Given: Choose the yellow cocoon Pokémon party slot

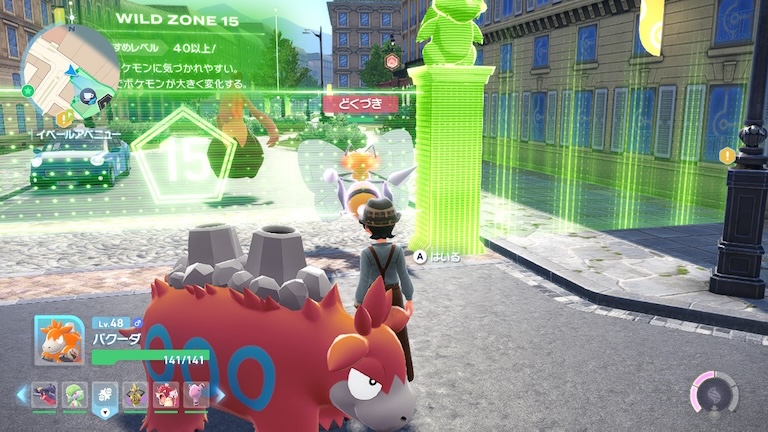Looking at the screenshot, I should (x=136, y=395).
